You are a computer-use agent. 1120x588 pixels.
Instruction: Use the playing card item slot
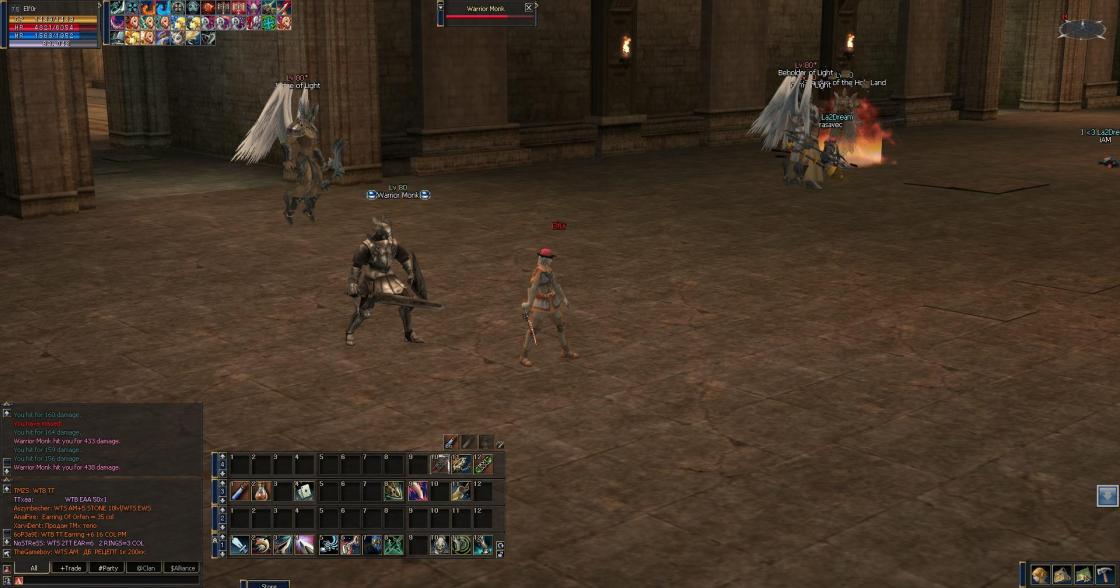coord(304,491)
